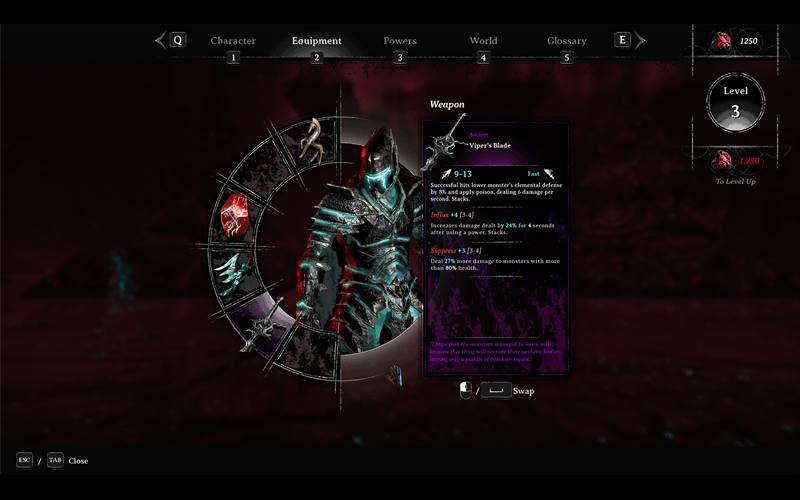
Task: Go to the Powers tab
Action: pos(400,41)
